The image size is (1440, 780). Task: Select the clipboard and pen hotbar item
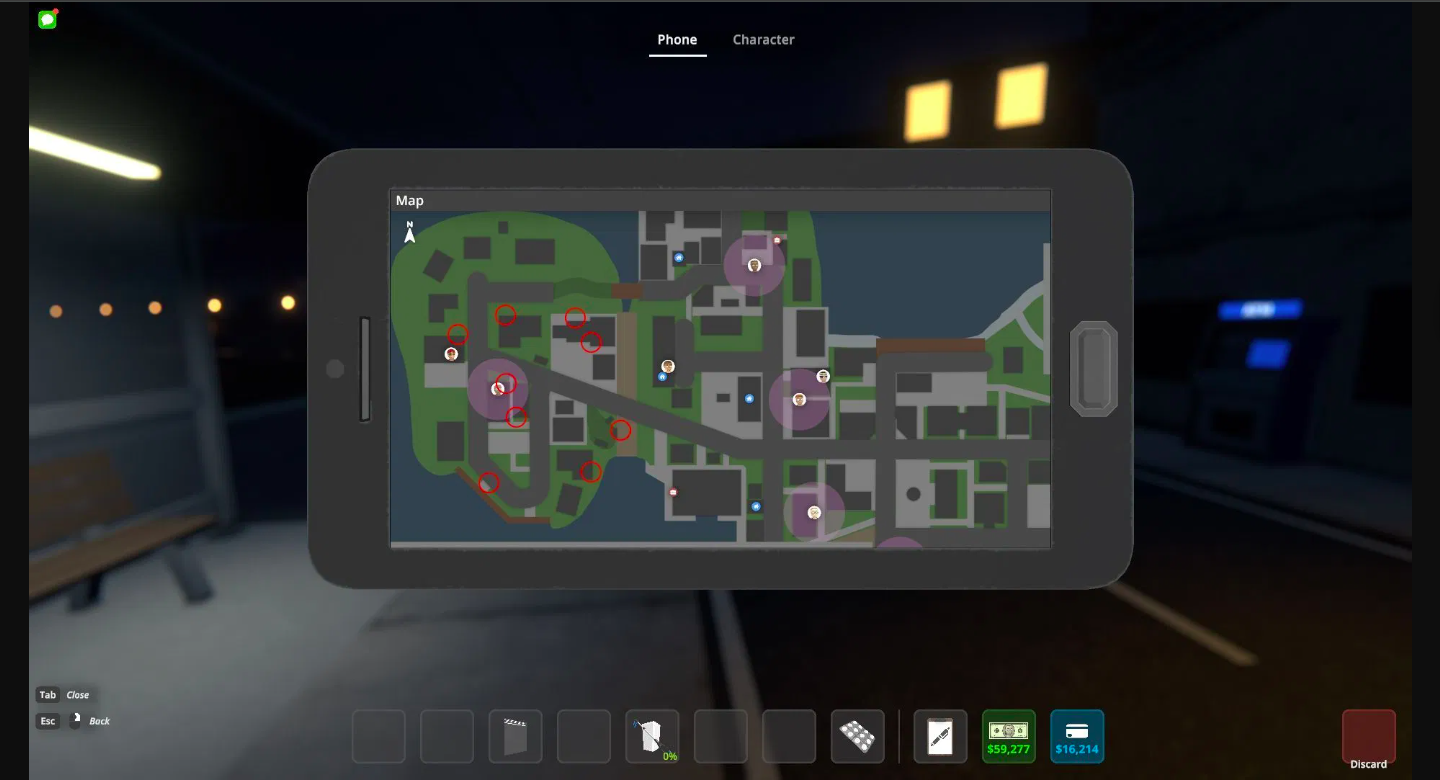[940, 736]
